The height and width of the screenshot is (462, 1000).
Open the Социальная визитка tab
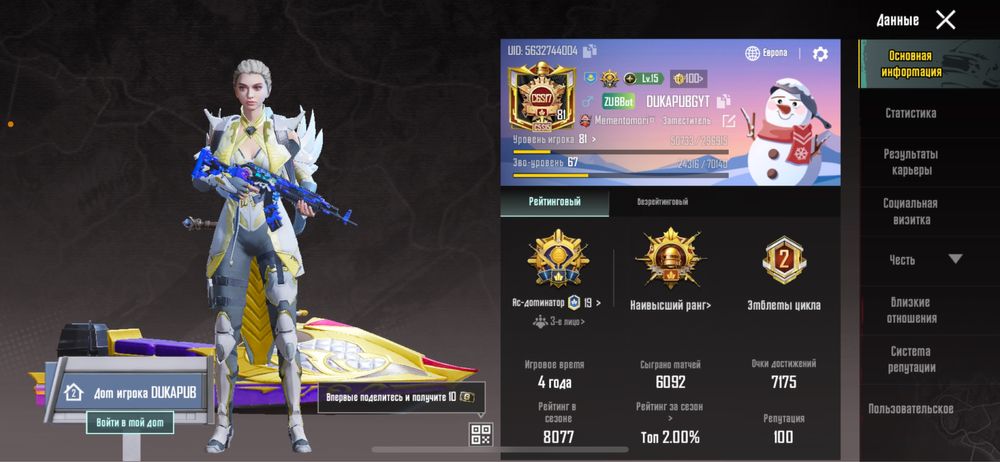910,211
